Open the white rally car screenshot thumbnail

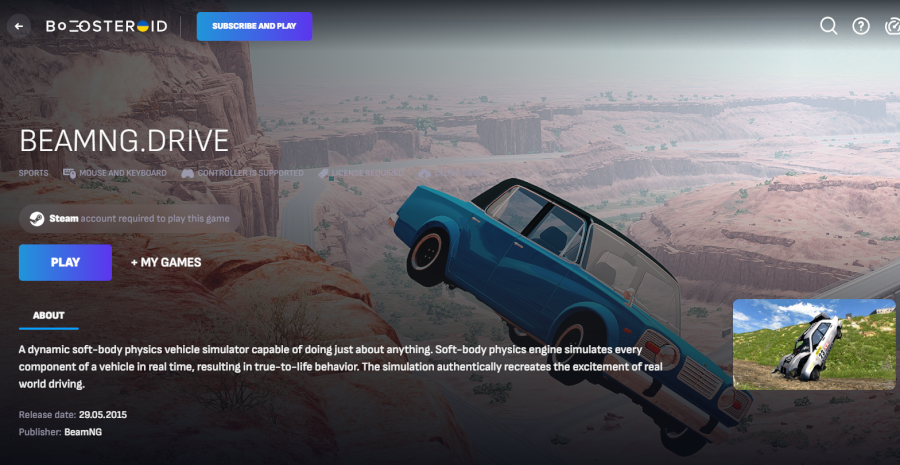[814, 344]
